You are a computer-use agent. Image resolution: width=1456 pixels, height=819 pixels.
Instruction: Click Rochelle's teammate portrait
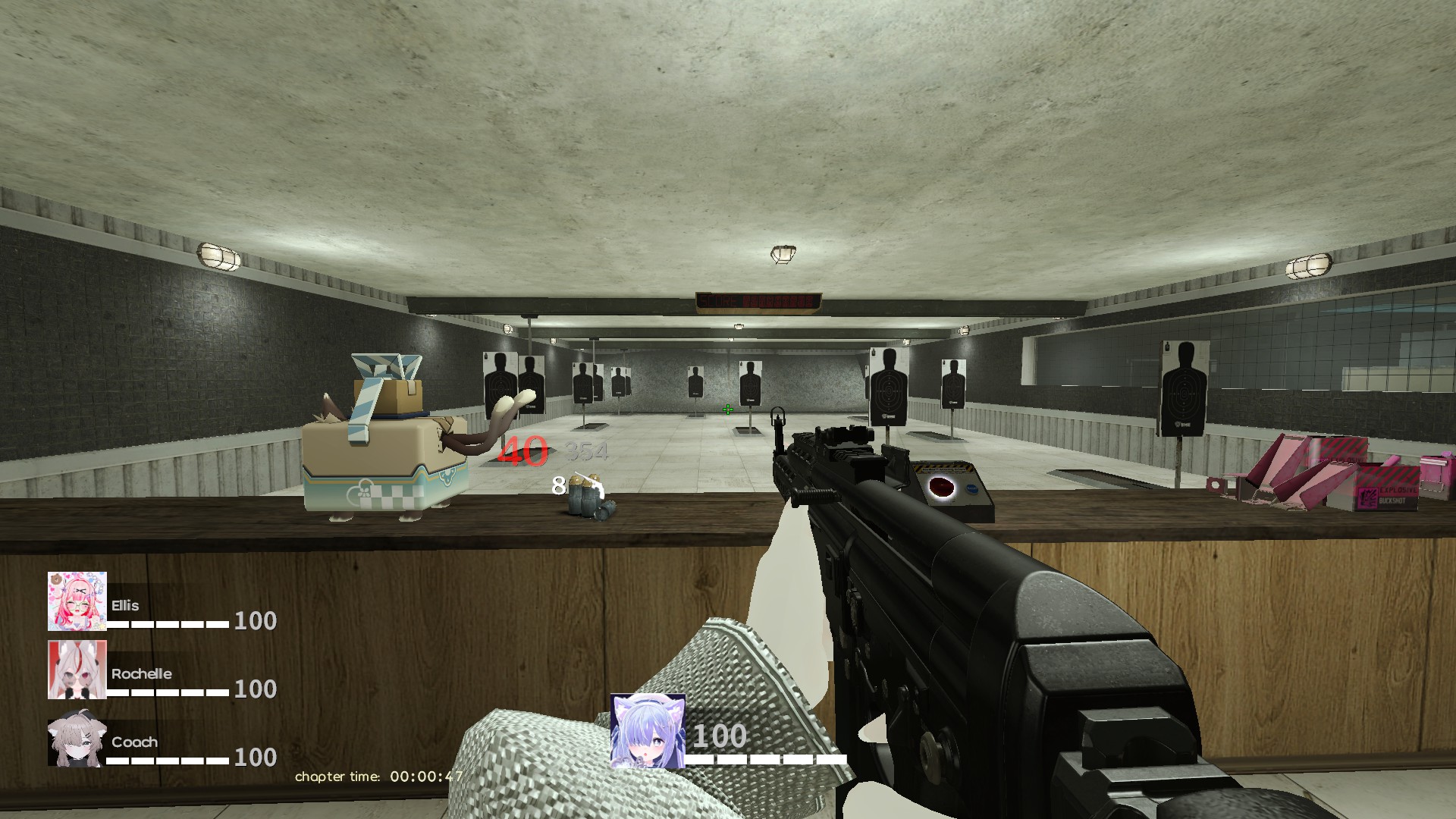click(x=77, y=670)
